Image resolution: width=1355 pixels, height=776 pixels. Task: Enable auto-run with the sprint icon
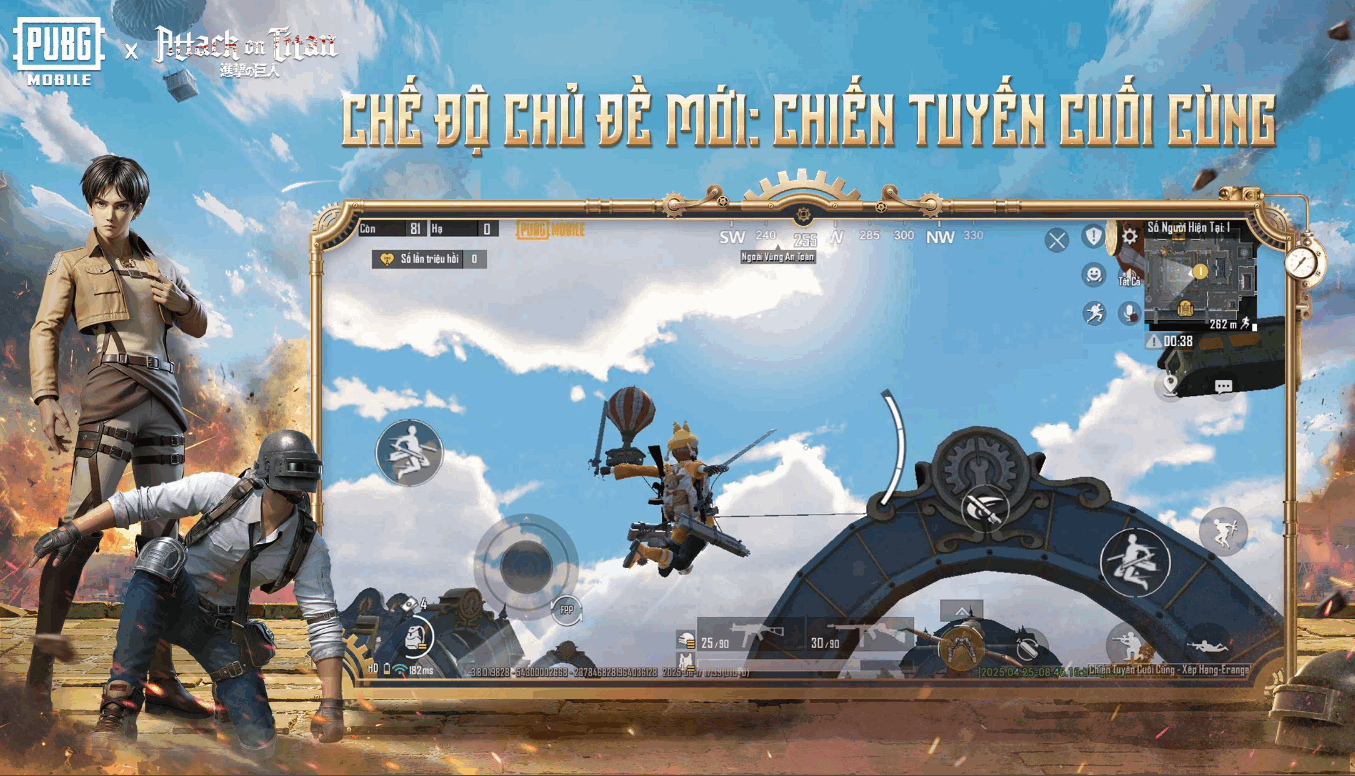click(x=1093, y=311)
